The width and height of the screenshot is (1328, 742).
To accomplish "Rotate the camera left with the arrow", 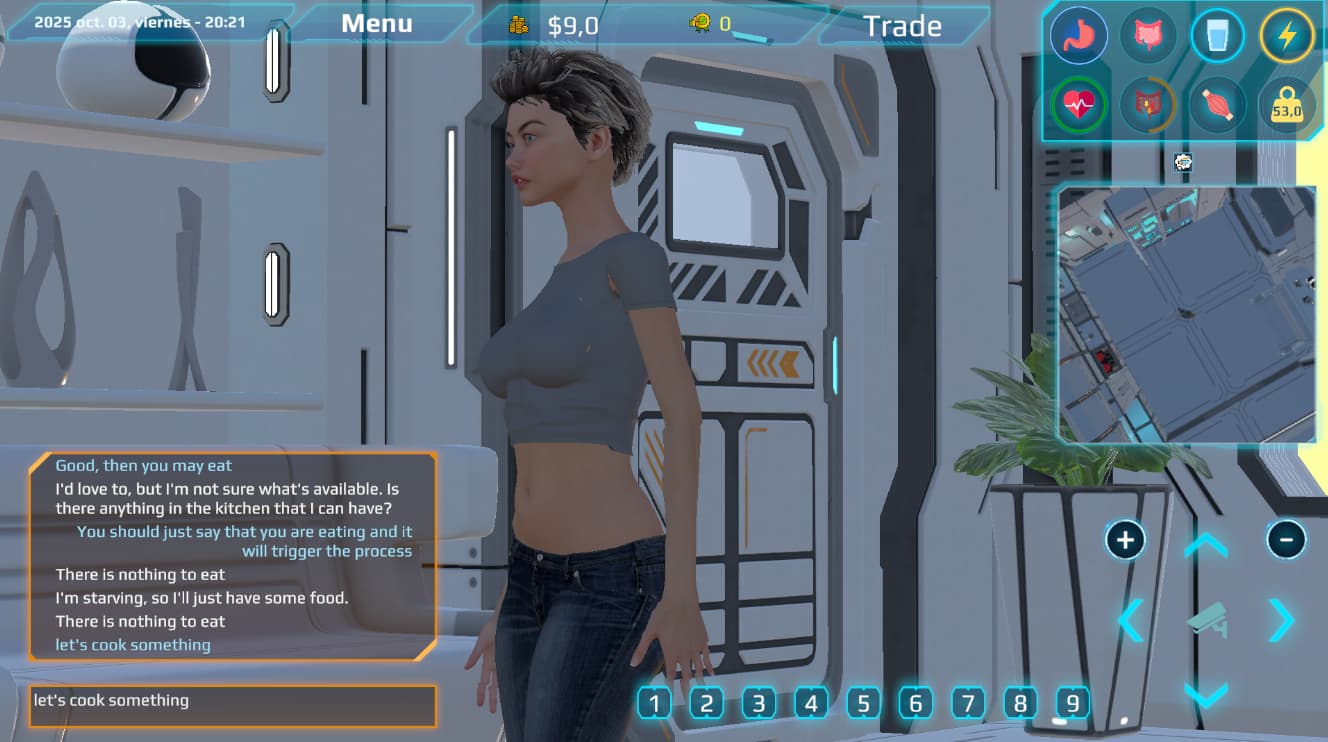I will click(1131, 621).
